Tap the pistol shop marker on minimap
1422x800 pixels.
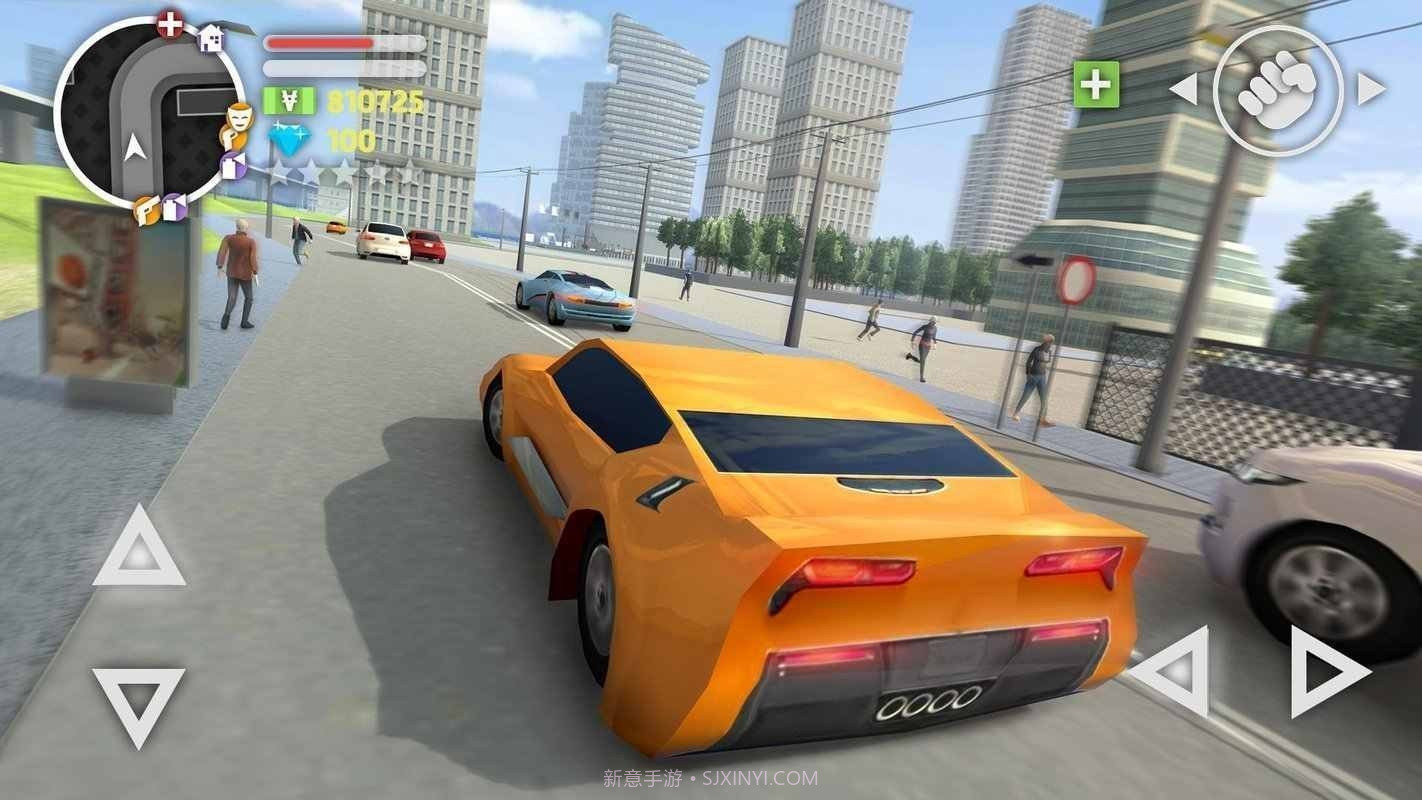(145, 210)
